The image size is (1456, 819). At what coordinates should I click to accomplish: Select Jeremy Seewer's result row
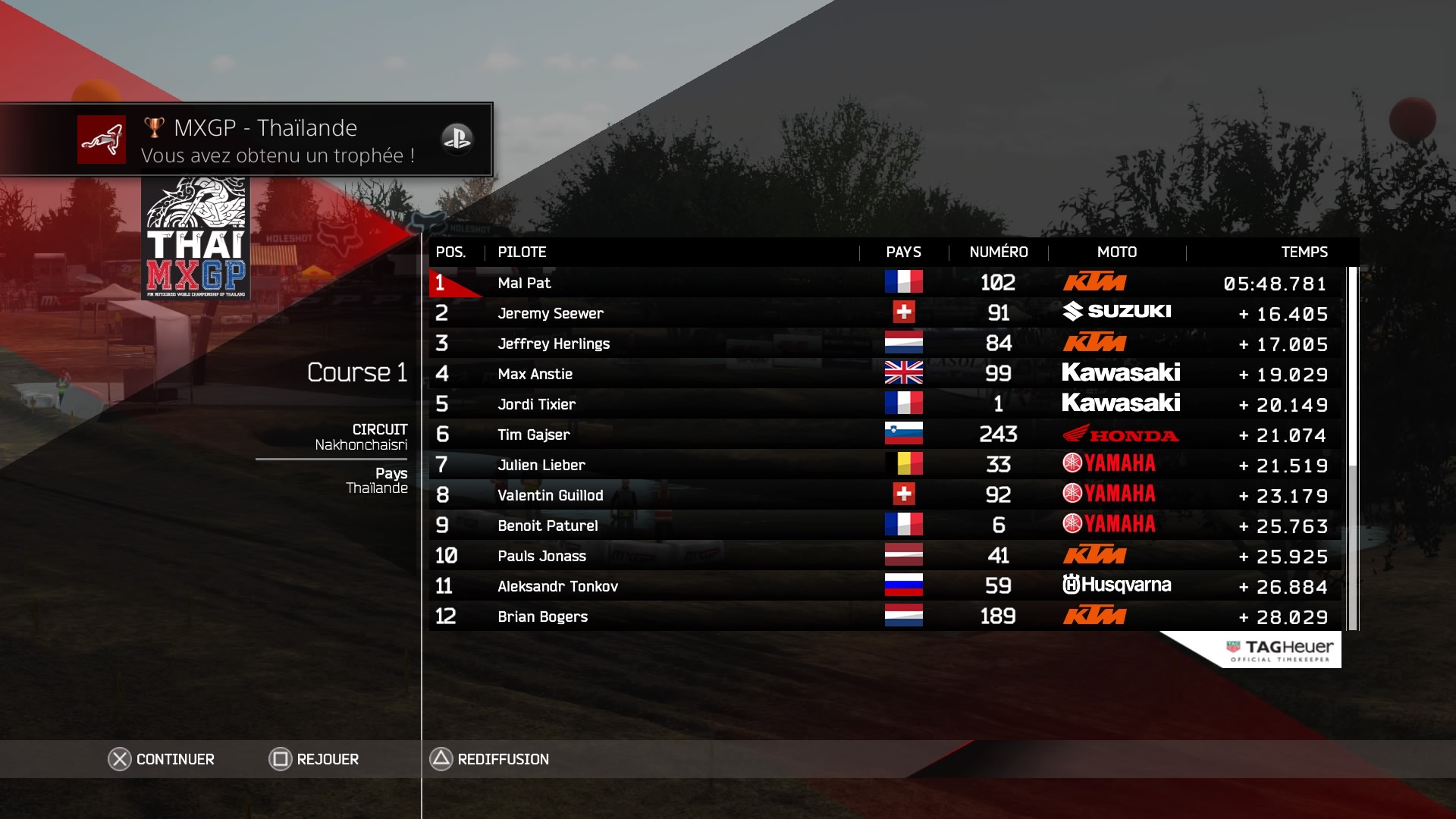tap(884, 313)
